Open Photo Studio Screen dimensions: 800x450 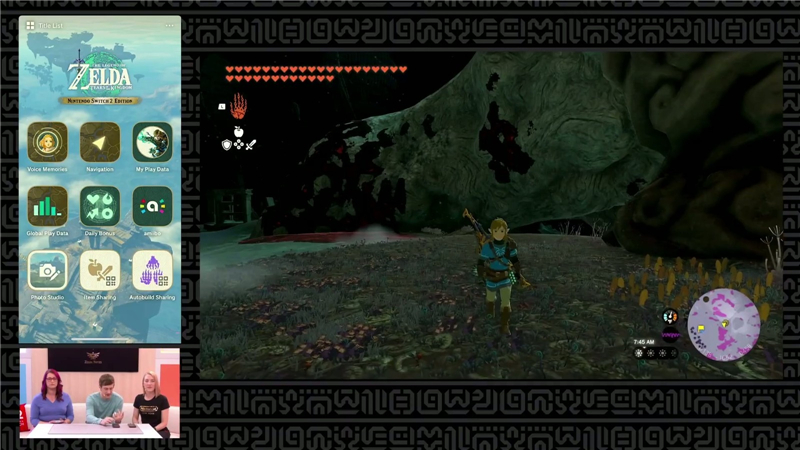(x=47, y=270)
